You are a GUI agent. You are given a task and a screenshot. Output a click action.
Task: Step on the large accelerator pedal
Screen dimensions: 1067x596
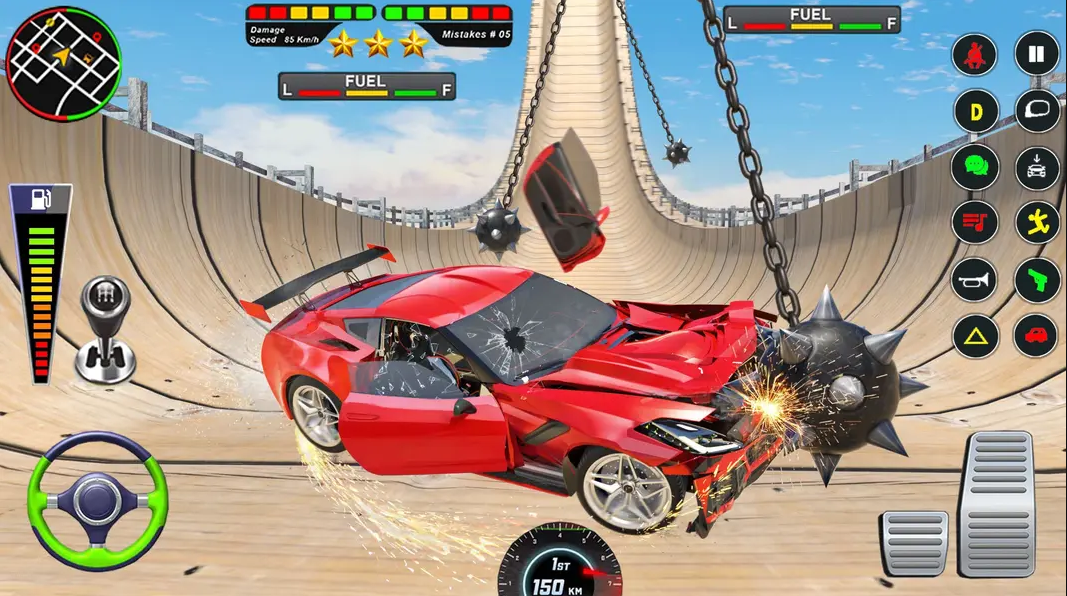tap(995, 503)
